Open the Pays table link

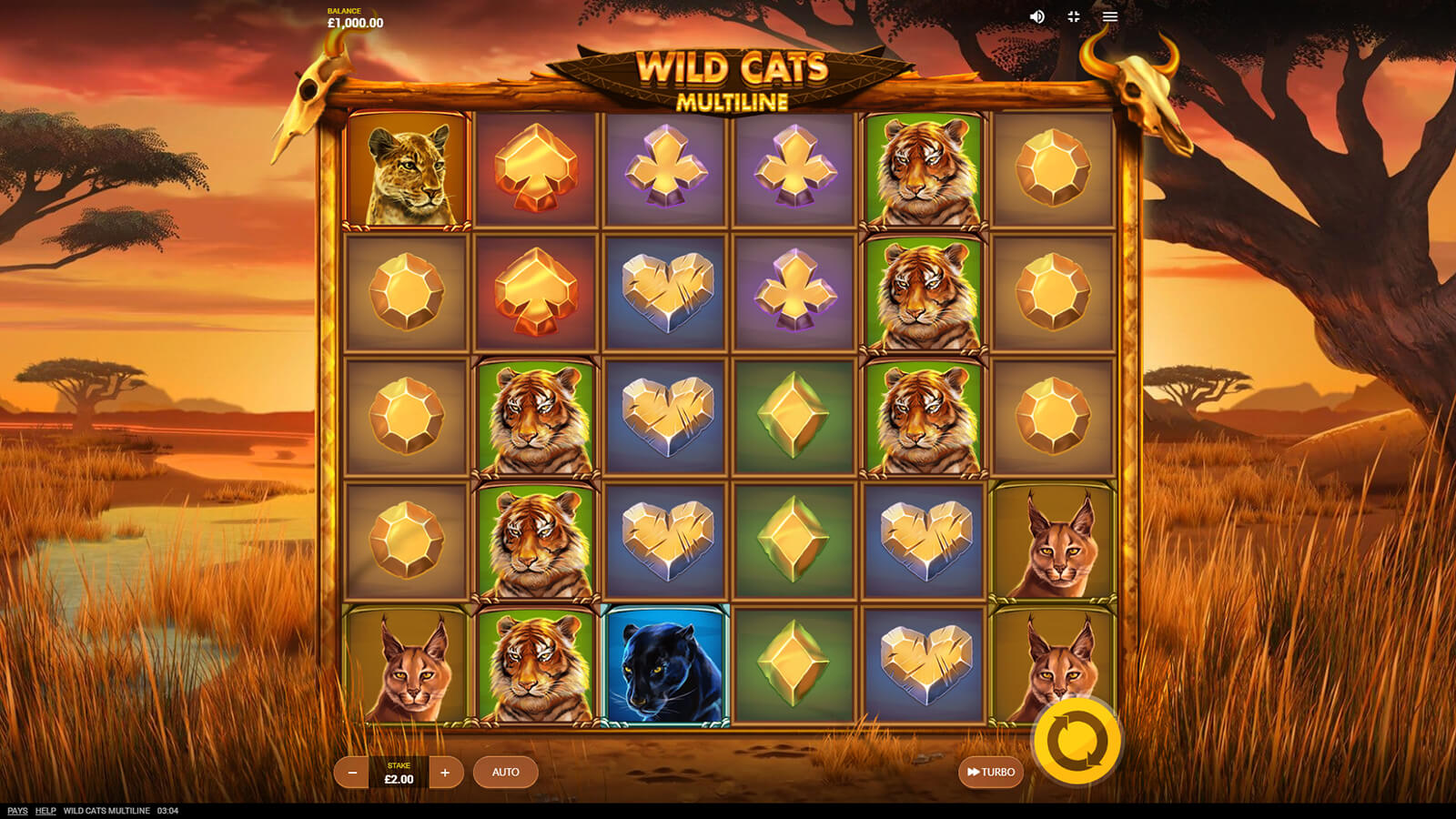pyautogui.click(x=17, y=811)
